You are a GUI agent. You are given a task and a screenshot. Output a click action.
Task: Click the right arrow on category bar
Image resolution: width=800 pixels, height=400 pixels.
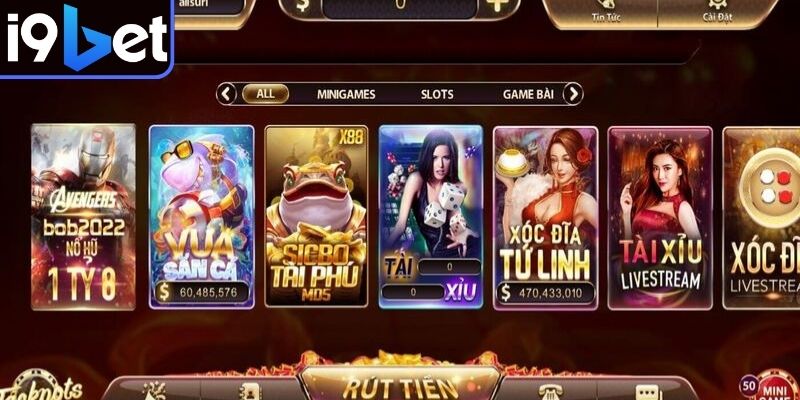[x=572, y=94]
